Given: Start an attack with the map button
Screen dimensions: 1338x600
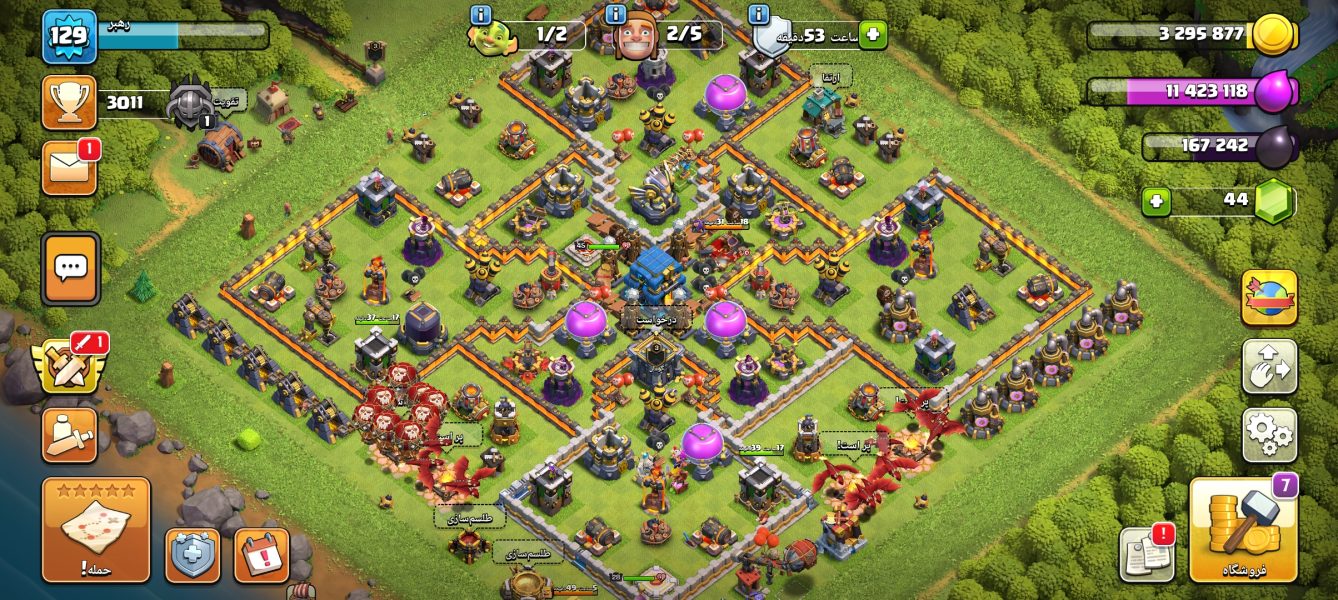Looking at the screenshot, I should 96,529.
